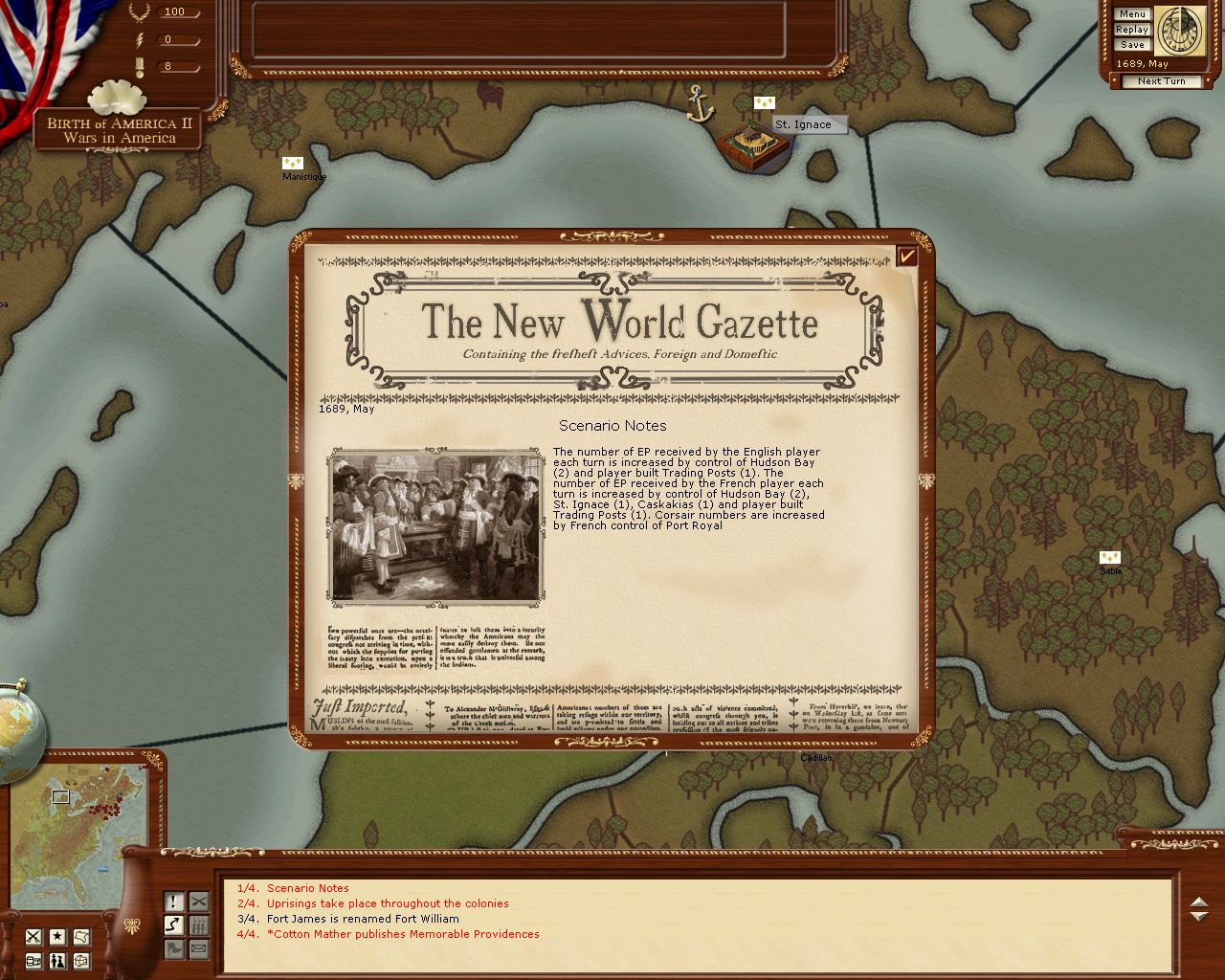Viewport: 1225px width, 980px height.
Task: Select the Fort James renamed Fort William entry
Action: click(362, 919)
